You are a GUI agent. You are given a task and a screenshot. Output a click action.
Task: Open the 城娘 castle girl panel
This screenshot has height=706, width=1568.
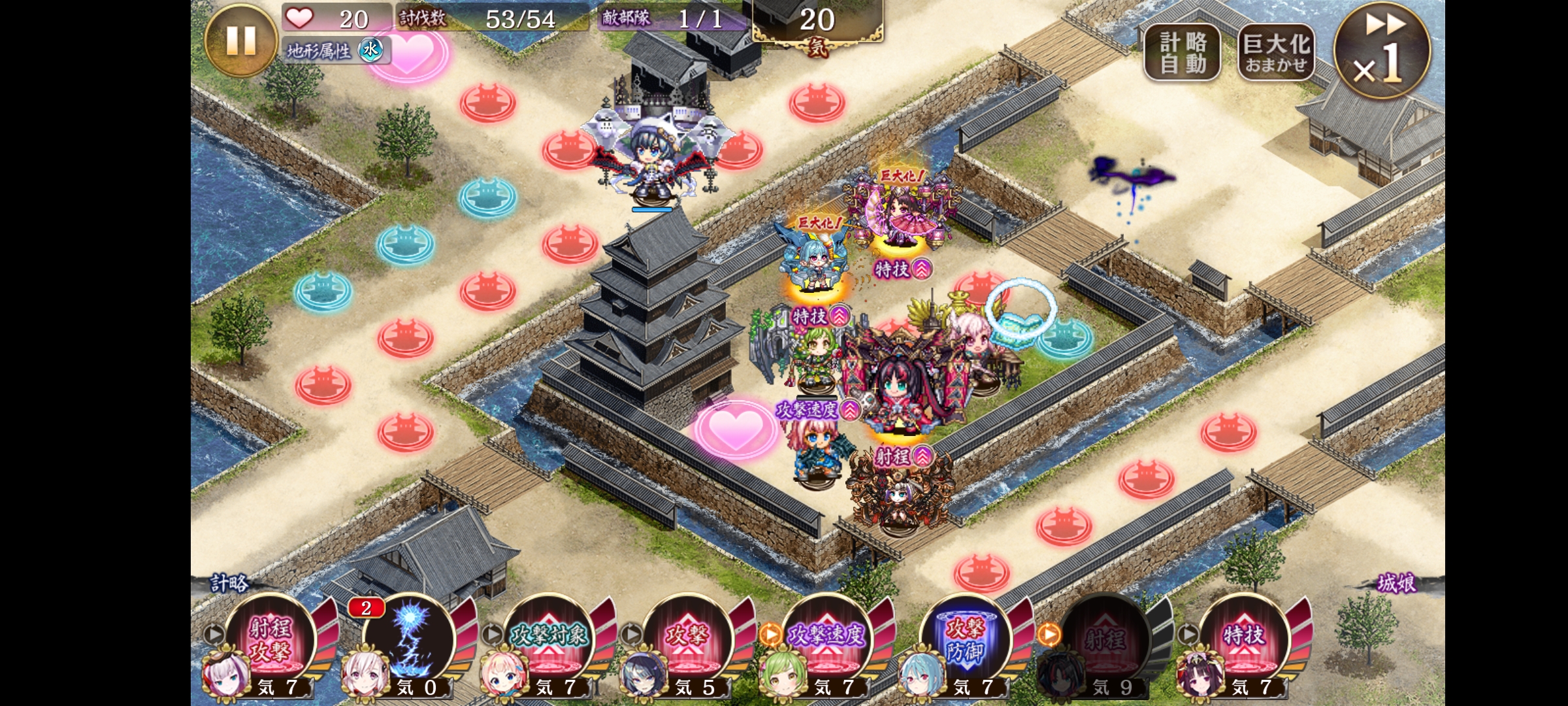point(1397,582)
